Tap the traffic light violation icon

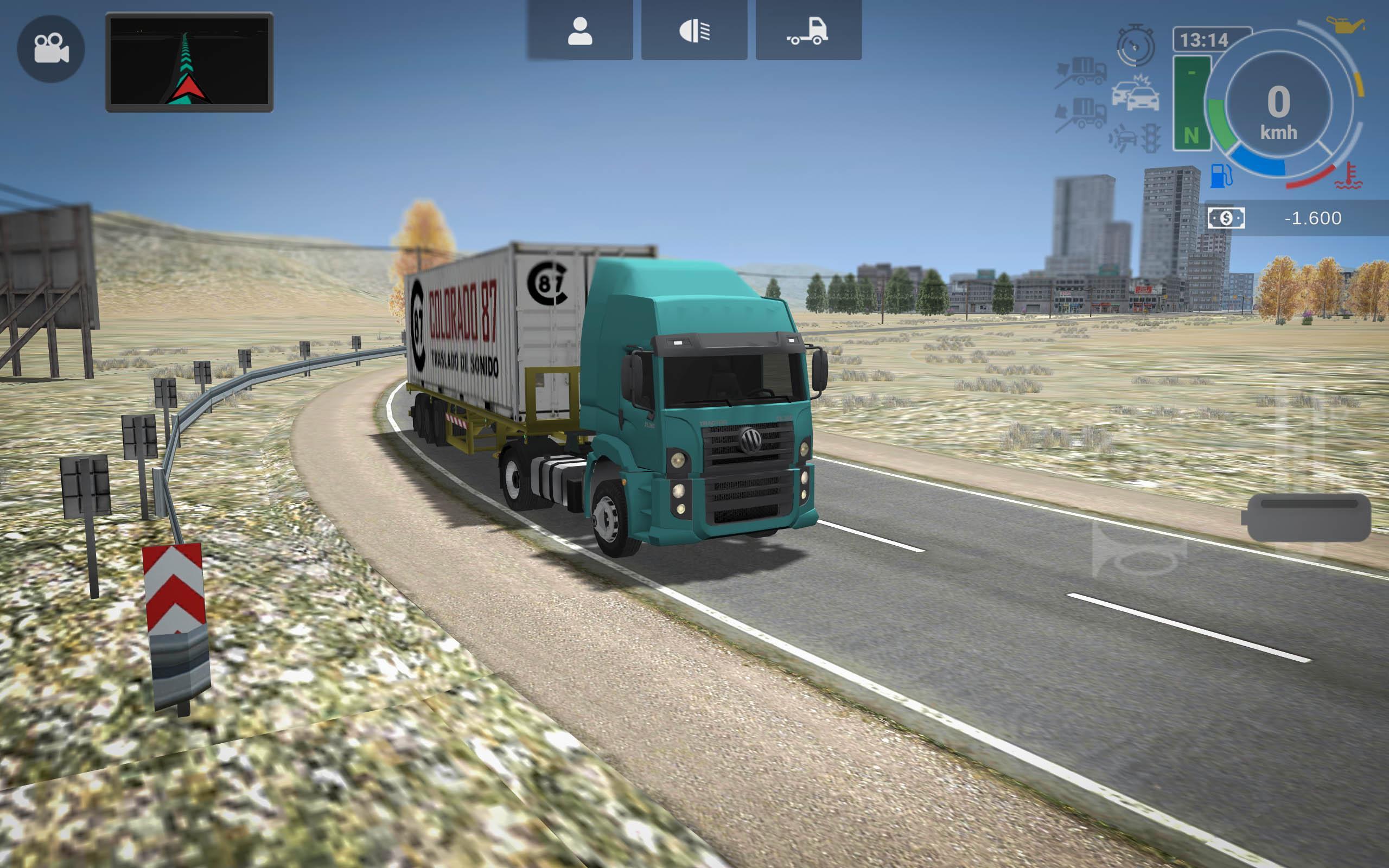1151,139
